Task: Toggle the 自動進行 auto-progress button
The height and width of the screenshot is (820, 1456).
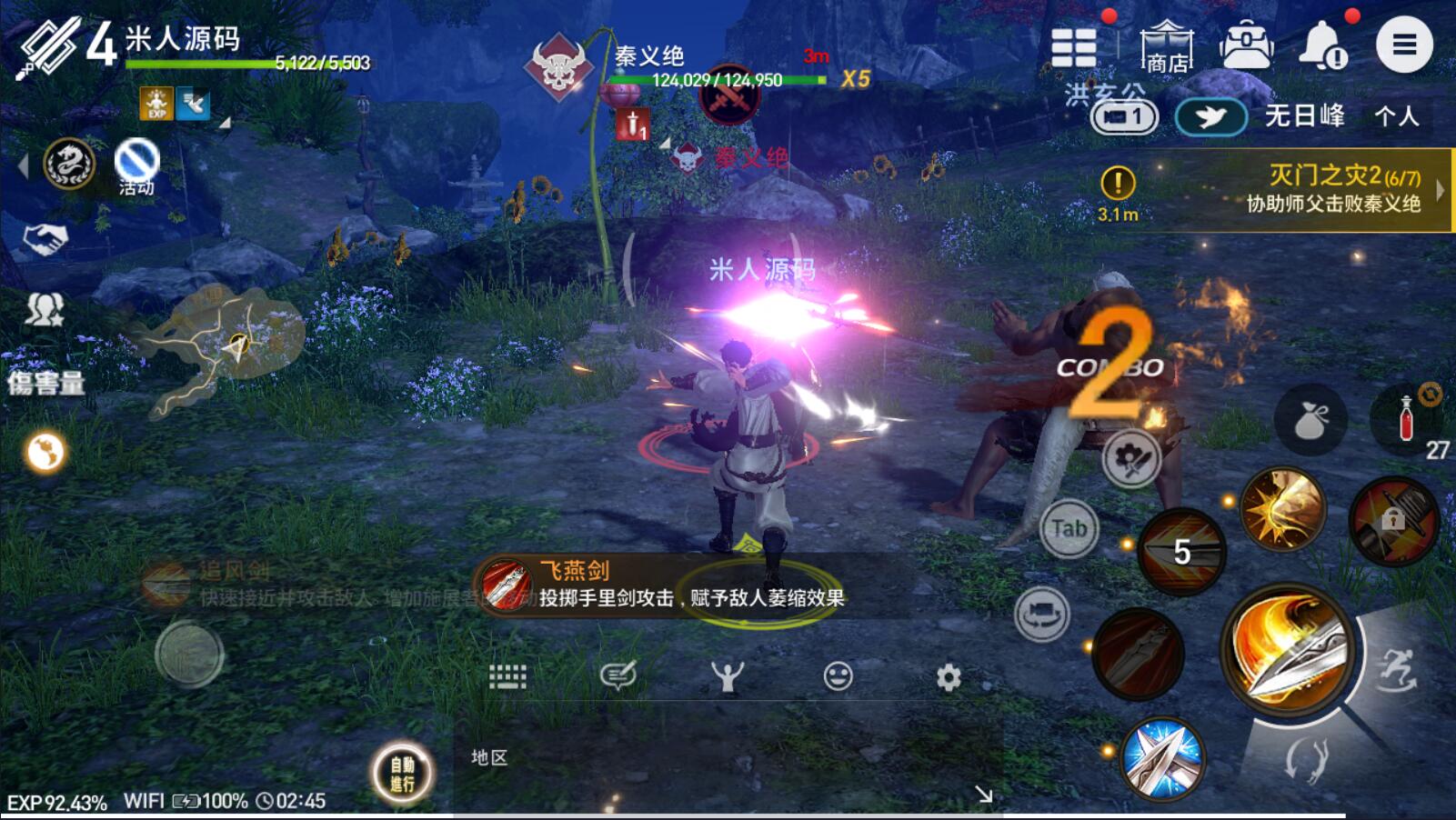Action: (x=403, y=774)
